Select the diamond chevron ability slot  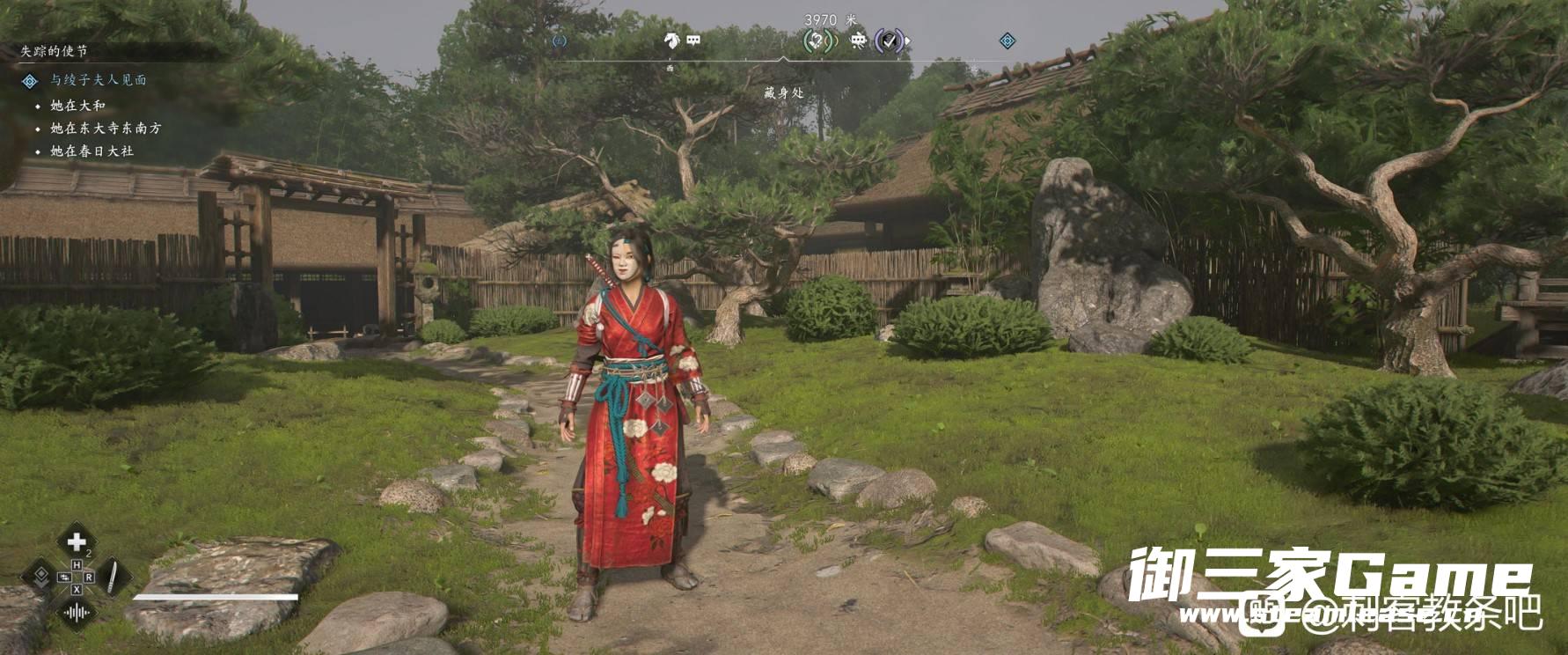click(x=40, y=577)
